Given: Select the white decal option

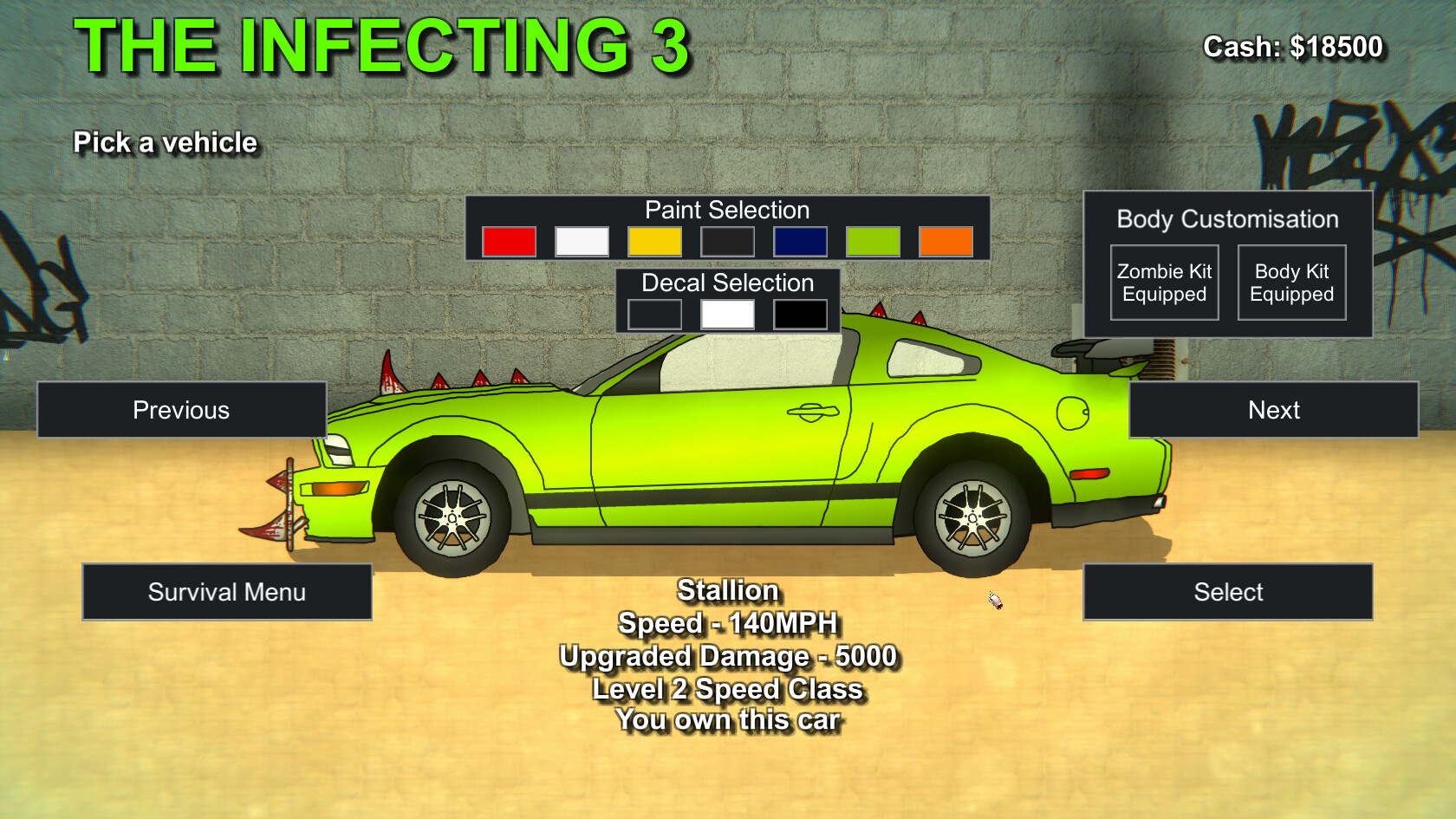Looking at the screenshot, I should (727, 313).
